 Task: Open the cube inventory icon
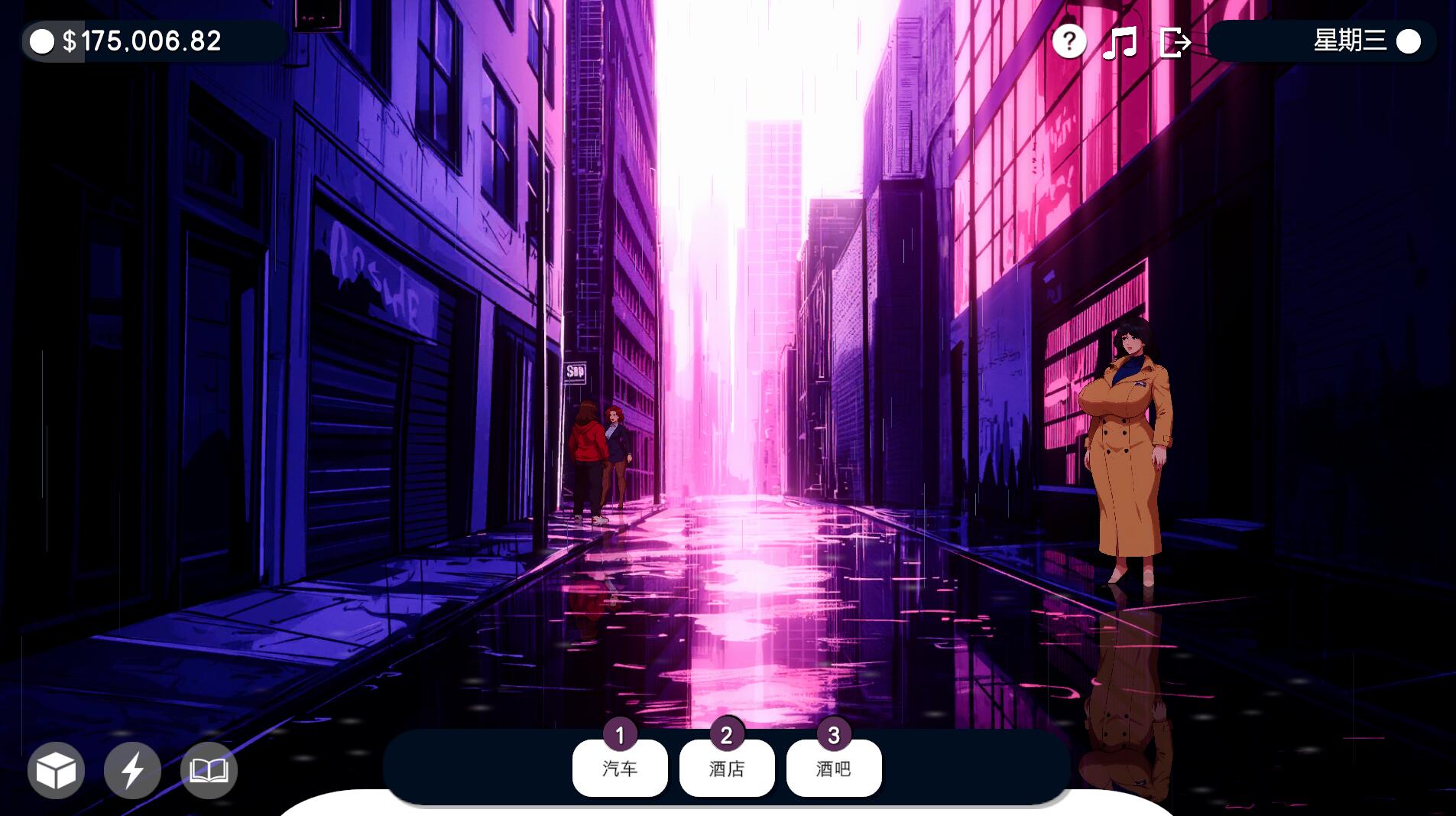tap(56, 770)
